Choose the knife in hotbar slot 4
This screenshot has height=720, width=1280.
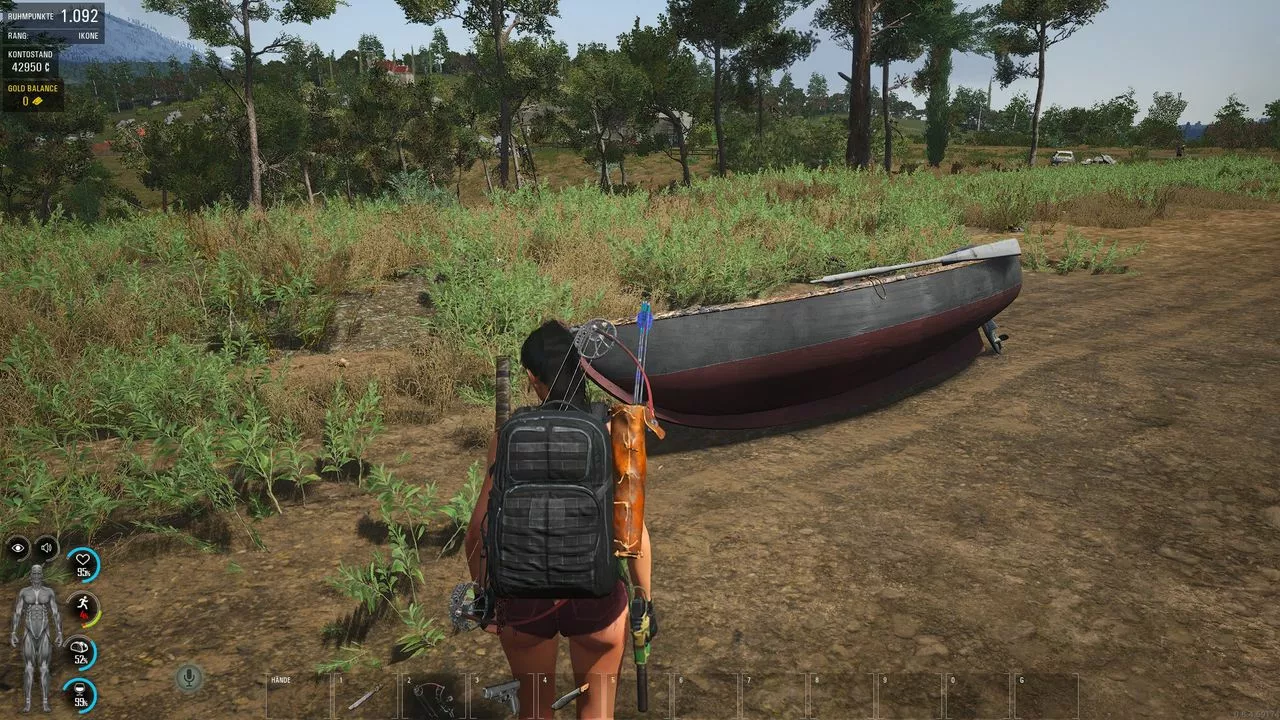(570, 695)
